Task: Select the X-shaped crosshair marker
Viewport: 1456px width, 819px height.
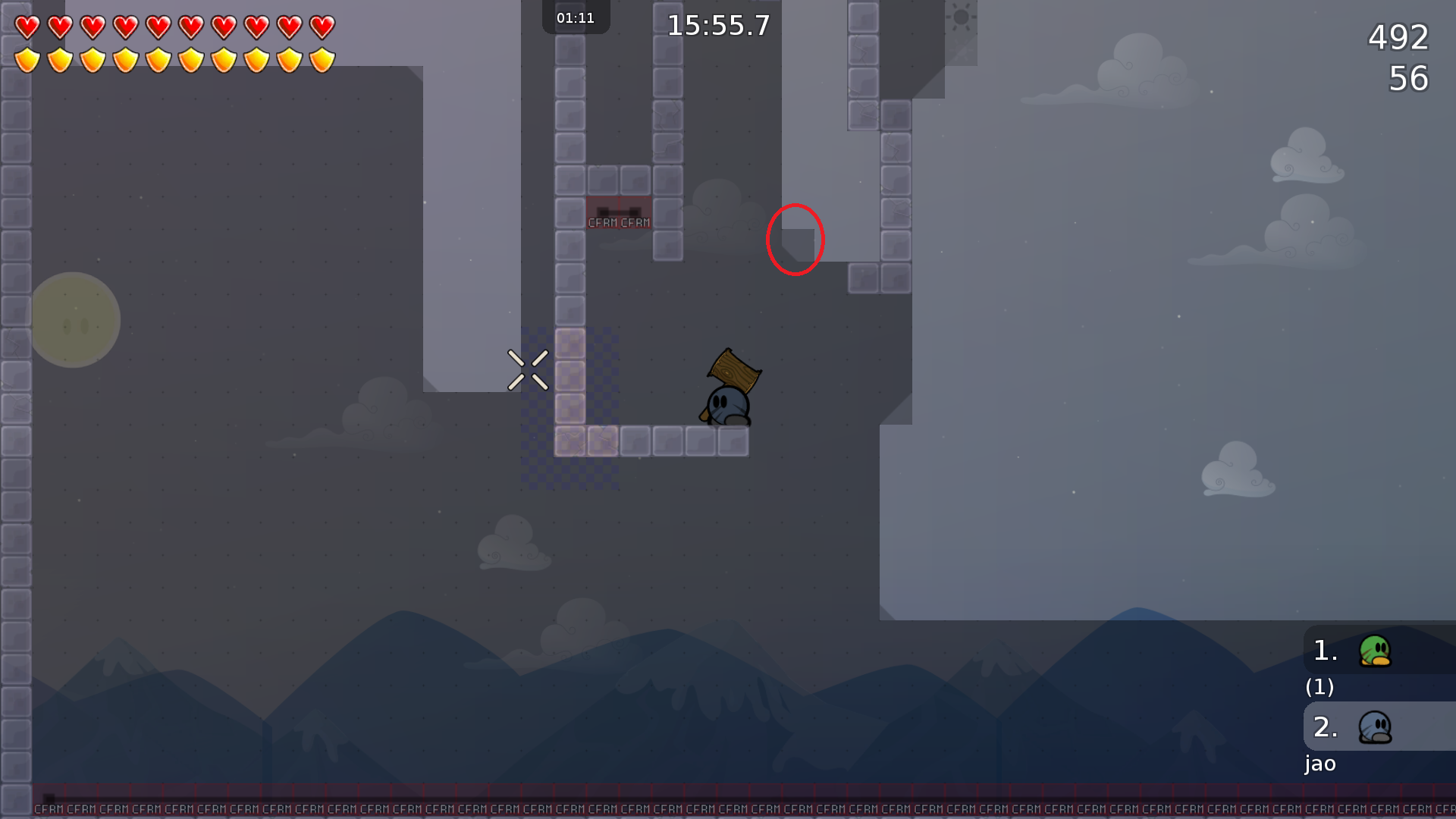Action: tap(529, 370)
